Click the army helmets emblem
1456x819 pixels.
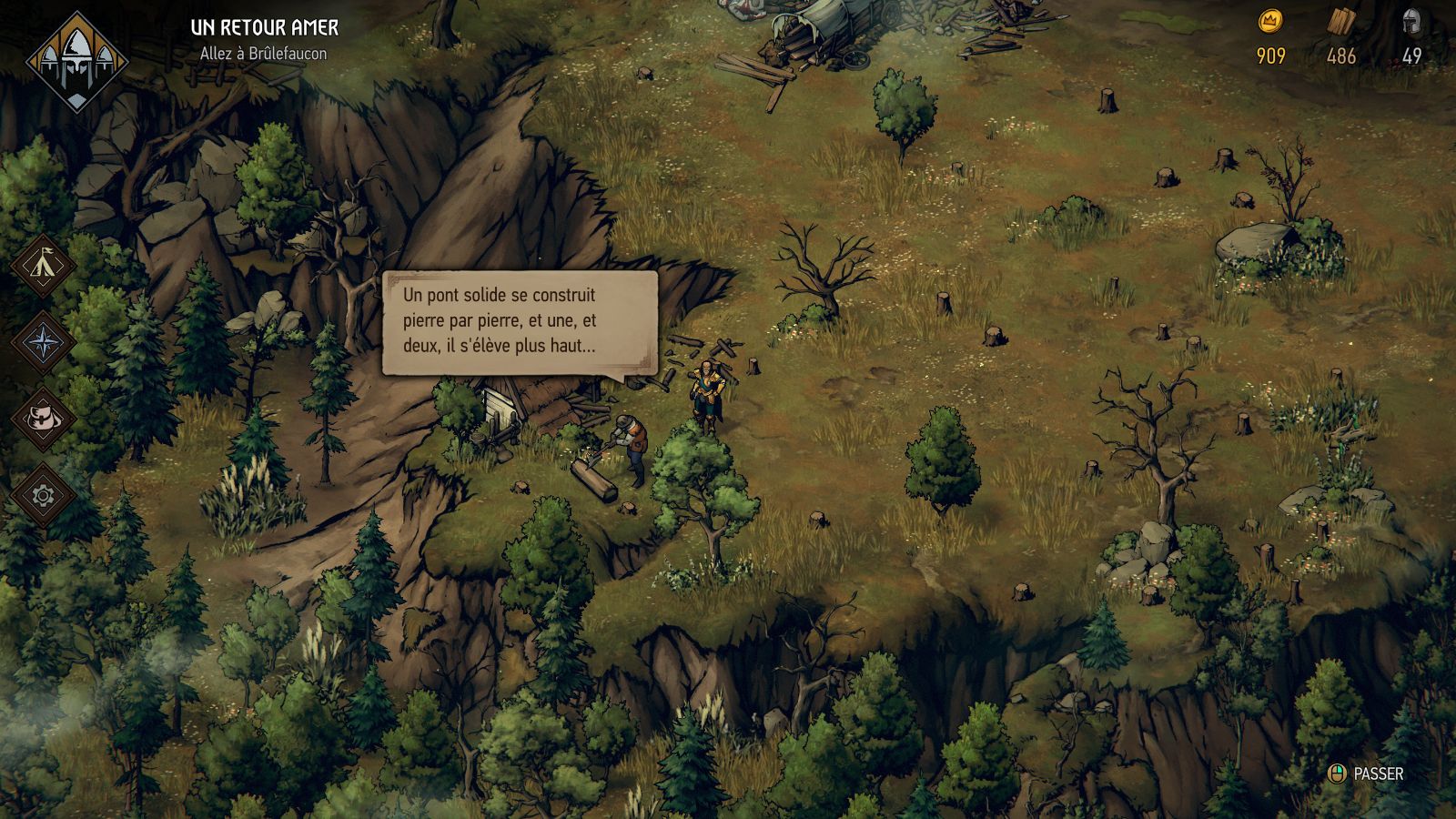77,60
